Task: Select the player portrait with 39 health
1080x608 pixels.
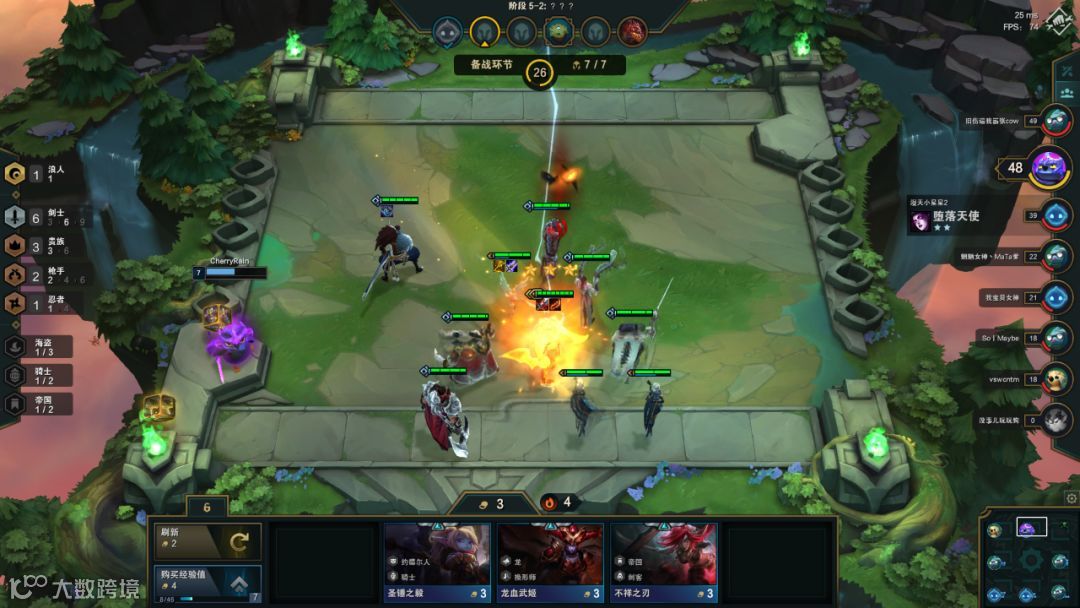Action: (1056, 215)
